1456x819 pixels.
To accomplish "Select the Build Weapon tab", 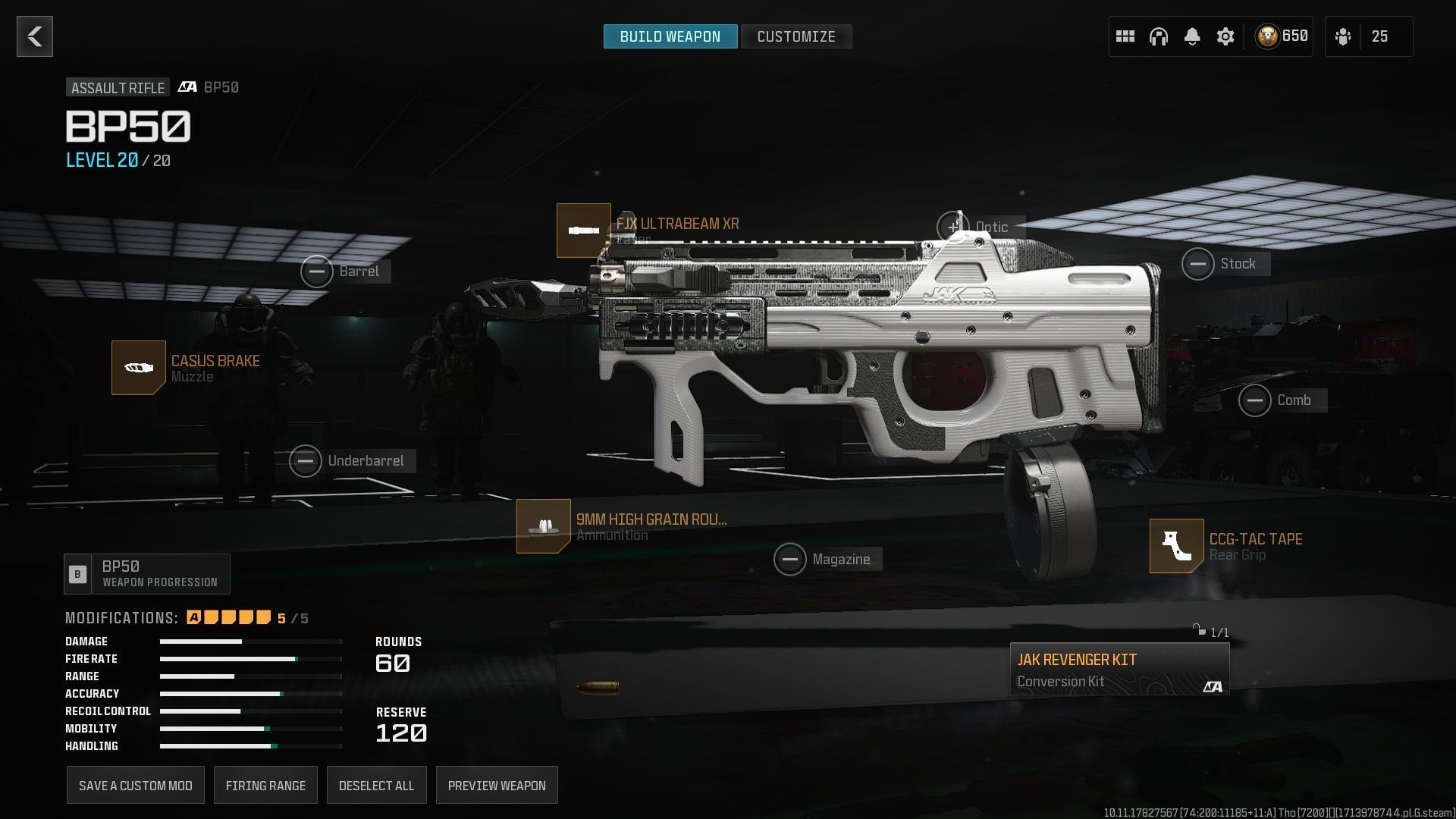I will coord(670,36).
